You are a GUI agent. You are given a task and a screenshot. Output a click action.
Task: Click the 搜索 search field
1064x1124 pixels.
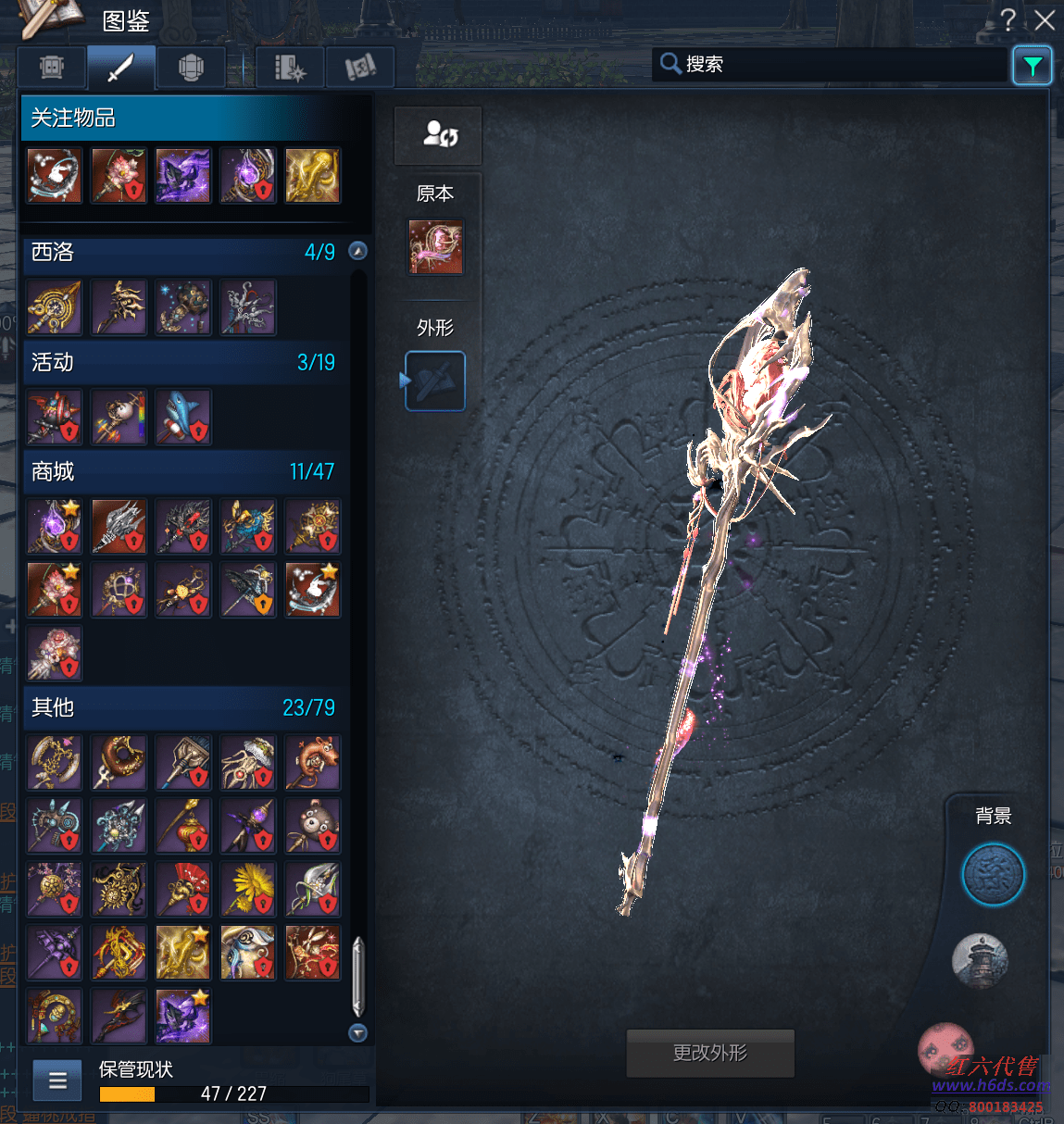pyautogui.click(x=833, y=64)
